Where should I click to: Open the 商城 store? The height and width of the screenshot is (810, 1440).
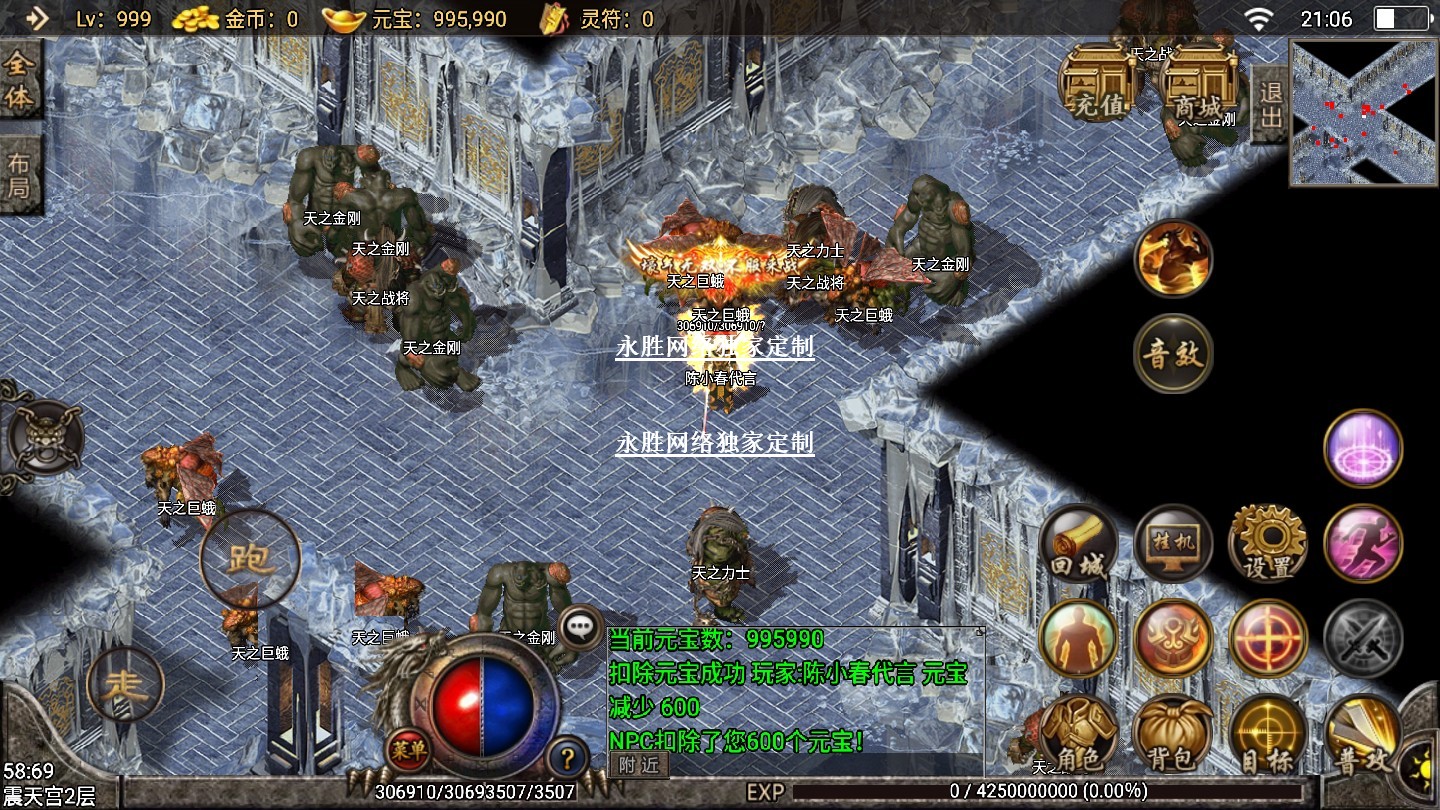[x=1197, y=83]
